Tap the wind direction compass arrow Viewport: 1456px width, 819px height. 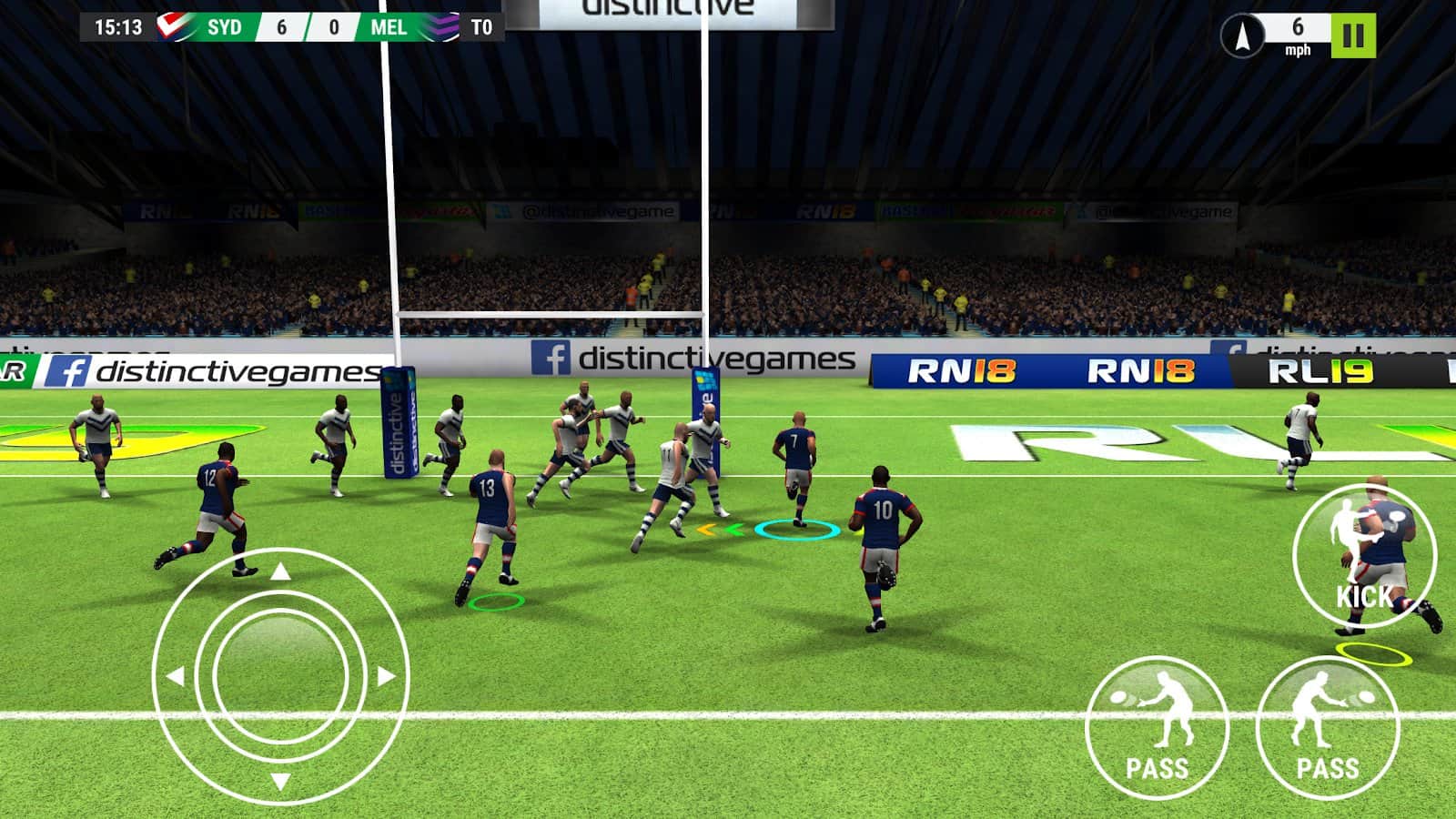[1244, 35]
